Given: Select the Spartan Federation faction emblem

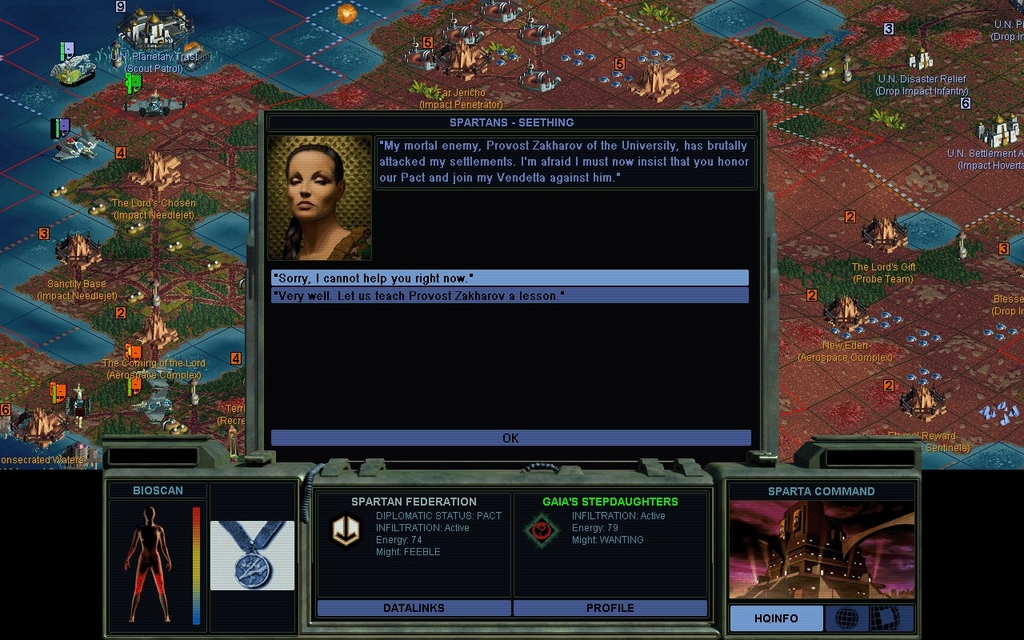Looking at the screenshot, I should pyautogui.click(x=346, y=531).
